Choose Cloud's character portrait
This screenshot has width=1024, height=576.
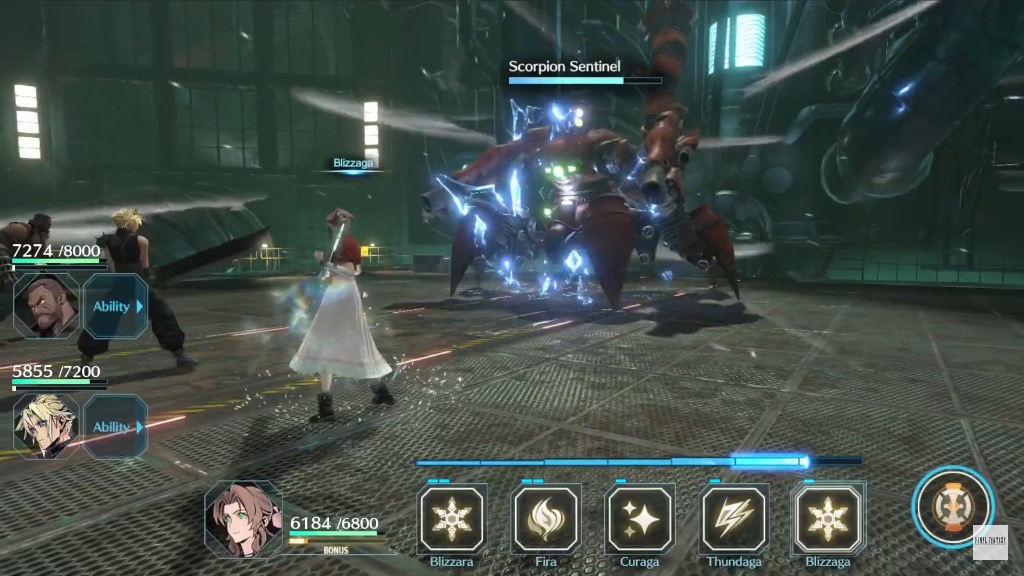point(46,426)
